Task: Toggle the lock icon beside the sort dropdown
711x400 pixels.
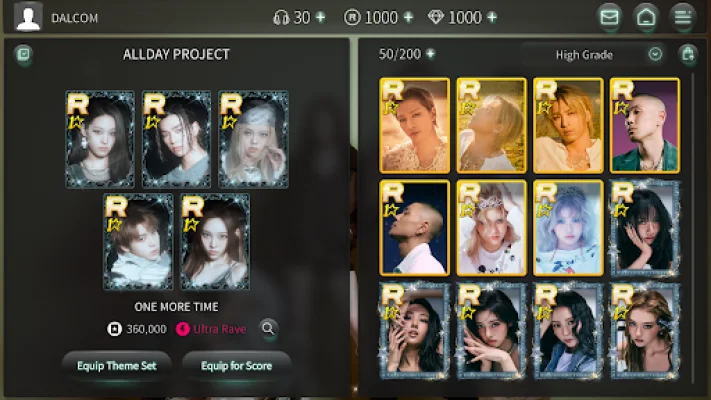Action: [x=688, y=54]
